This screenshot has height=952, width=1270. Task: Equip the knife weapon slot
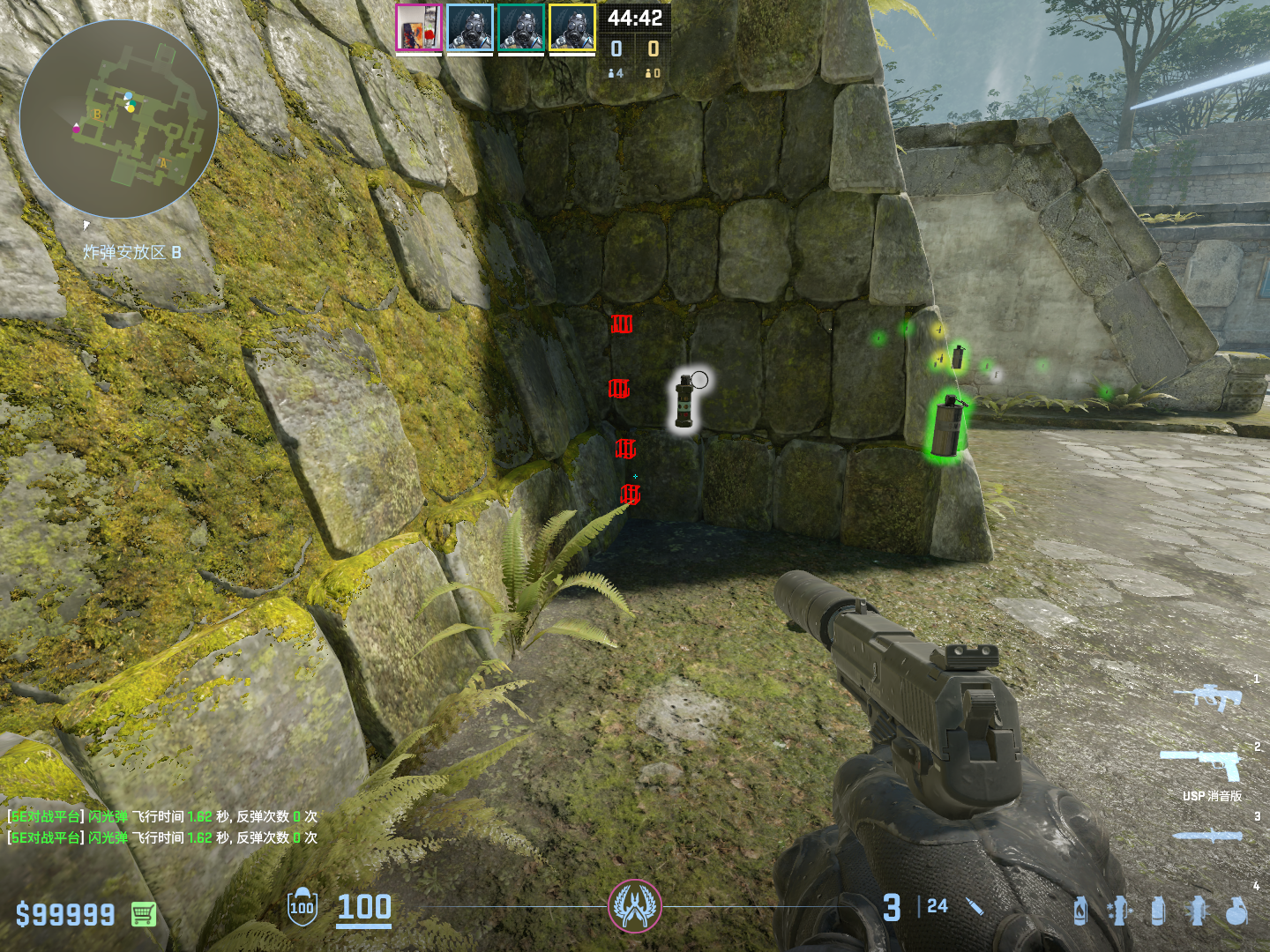[1206, 836]
